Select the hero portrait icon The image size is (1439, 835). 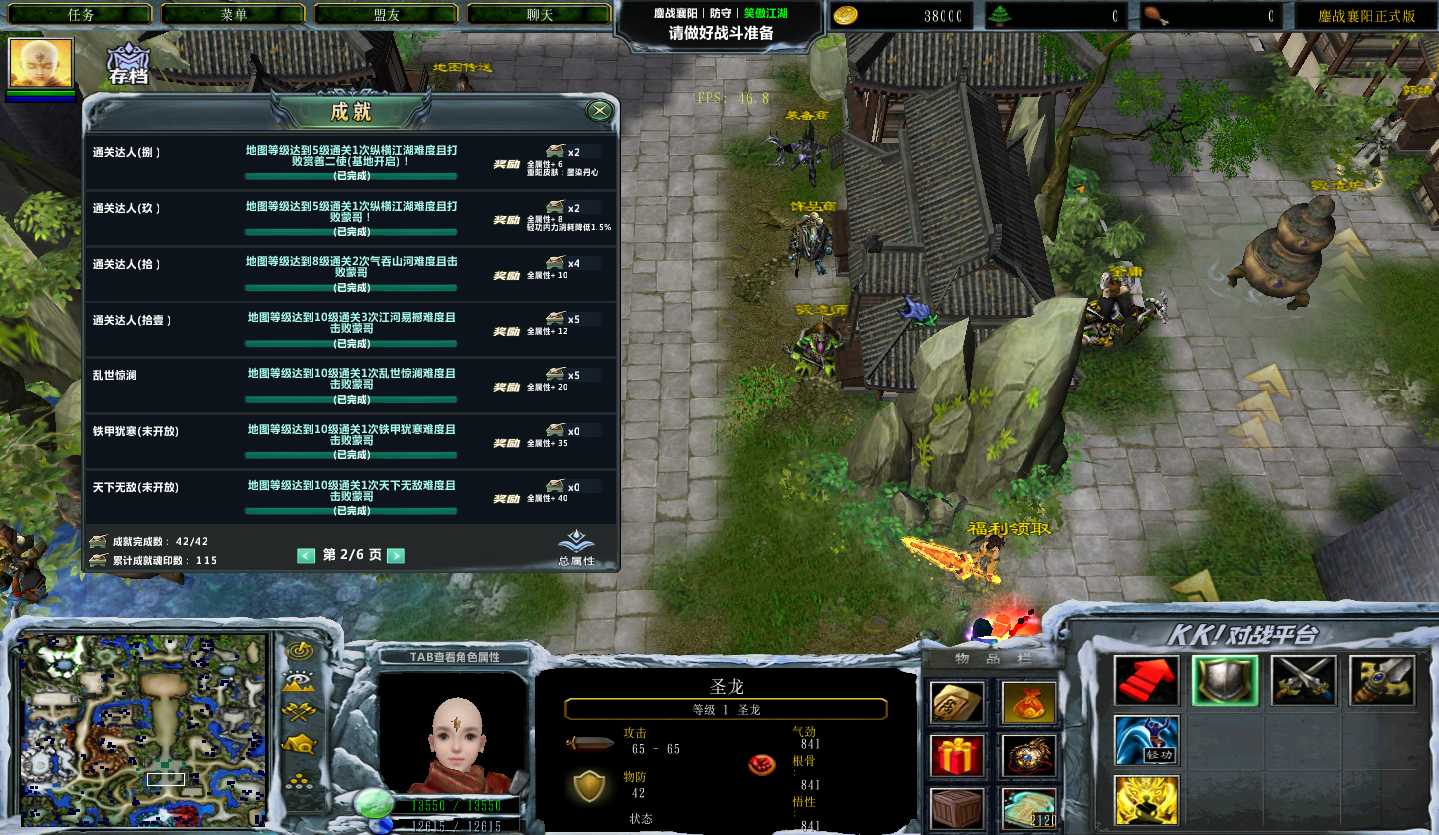pos(41,64)
